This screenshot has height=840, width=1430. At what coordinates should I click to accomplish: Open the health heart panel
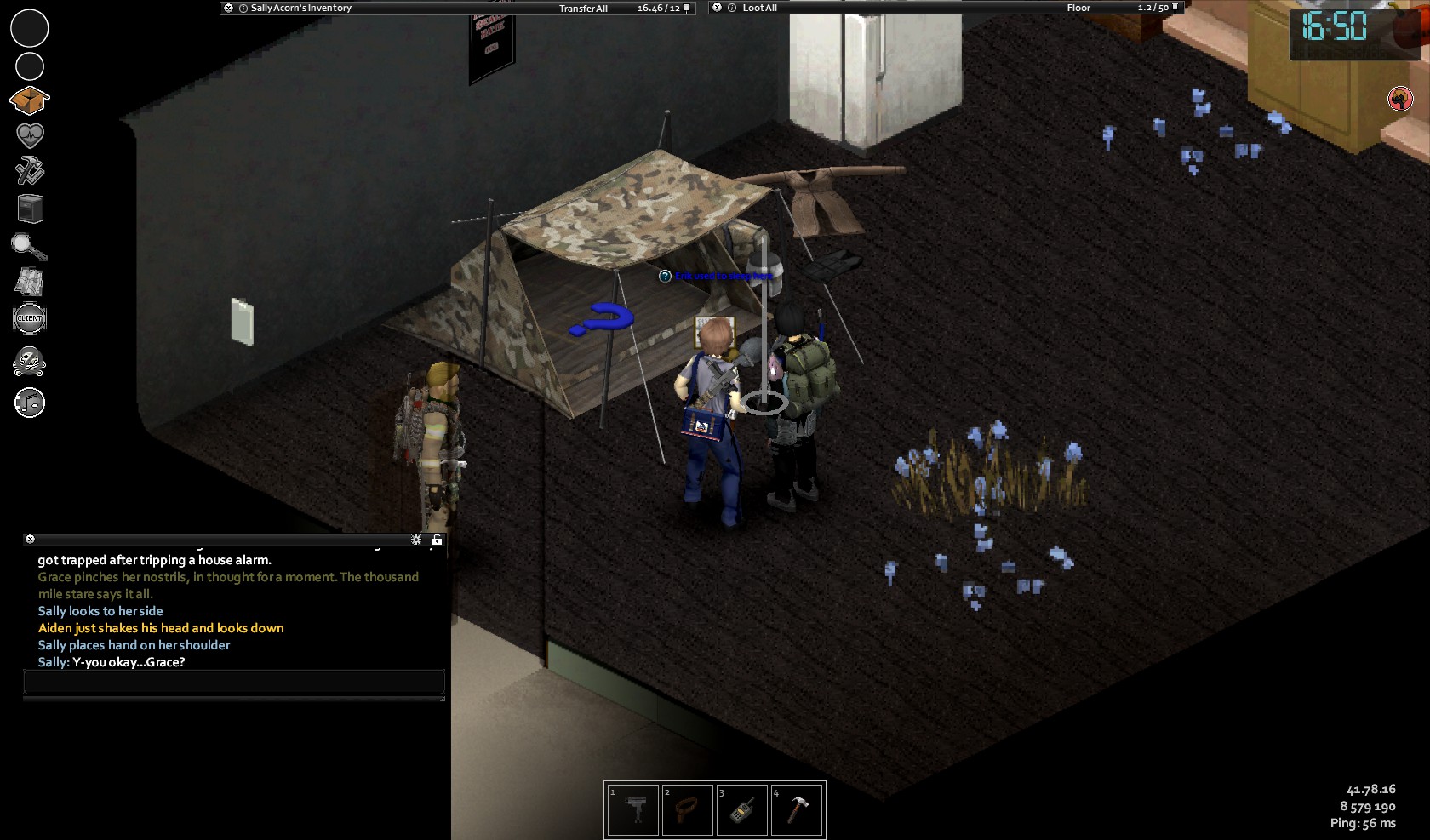click(30, 135)
